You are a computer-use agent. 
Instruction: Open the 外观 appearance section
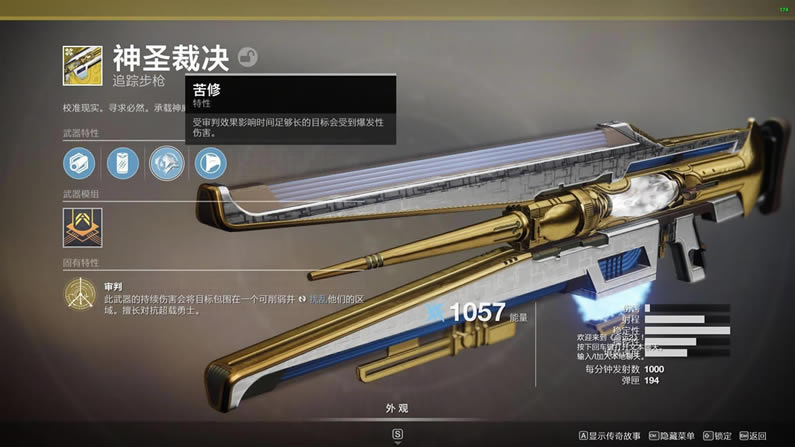click(x=397, y=408)
